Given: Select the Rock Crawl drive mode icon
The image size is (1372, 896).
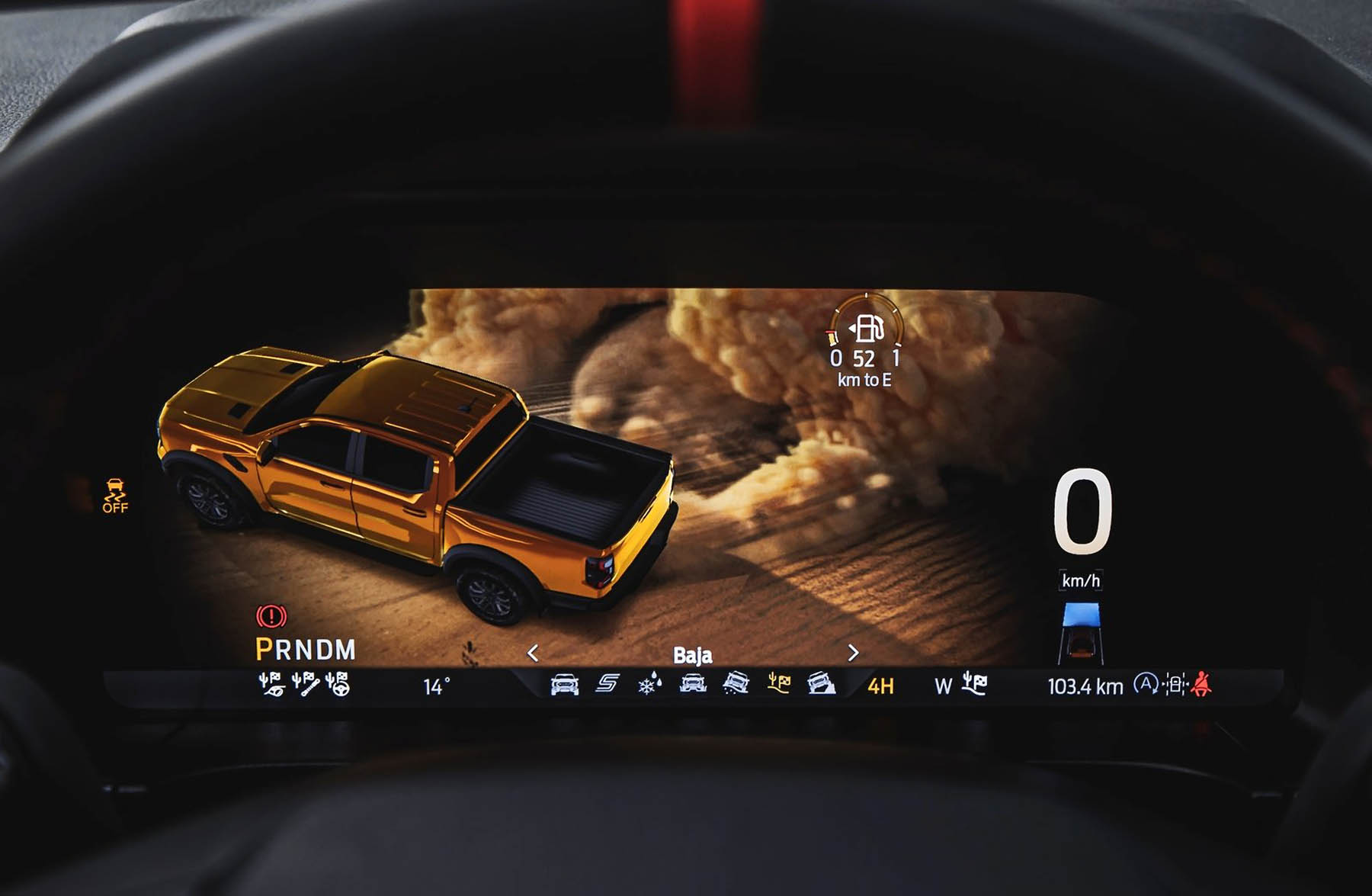Looking at the screenshot, I should (821, 684).
